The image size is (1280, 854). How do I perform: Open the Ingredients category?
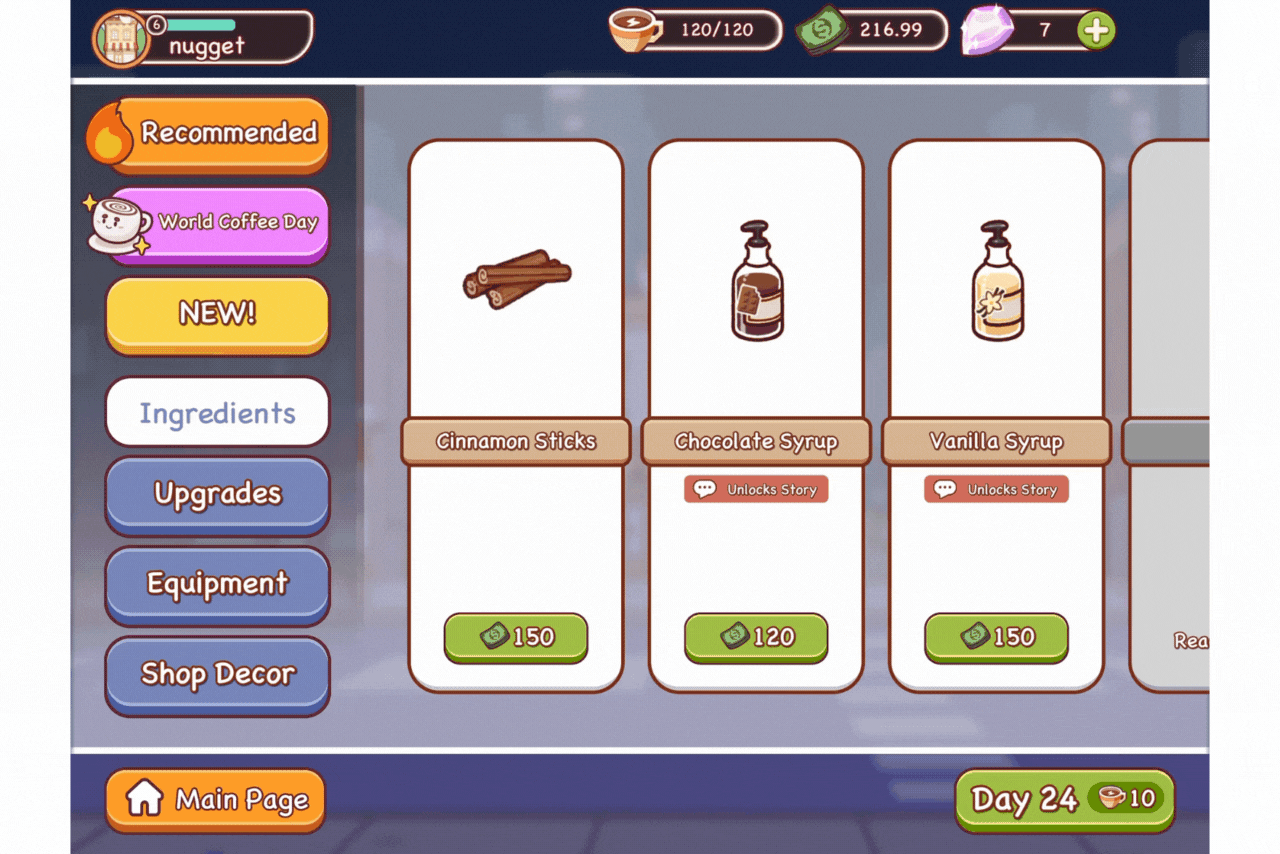(x=217, y=411)
